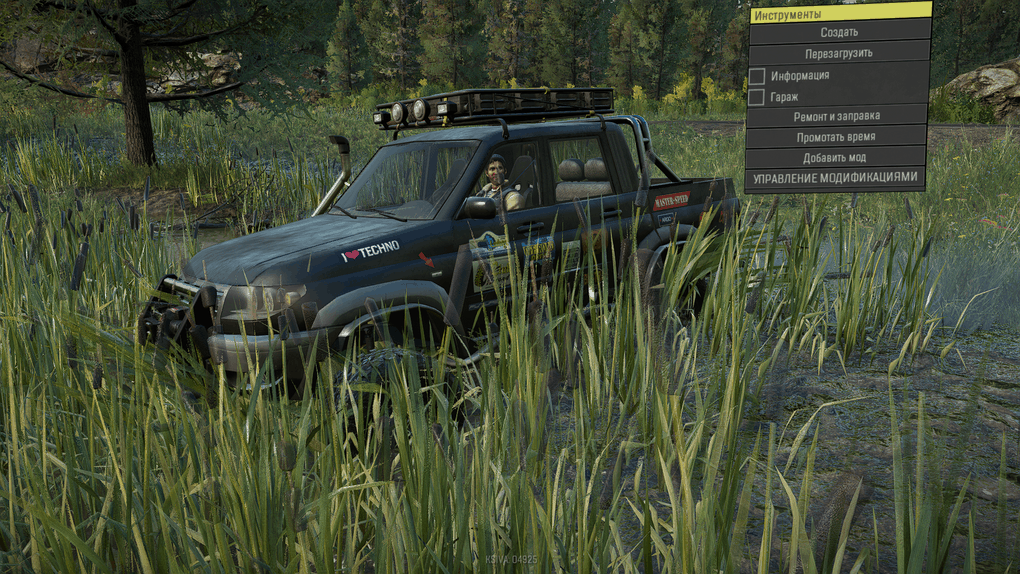
Task: Select Перезагрузить in the tools menu
Action: [x=839, y=53]
